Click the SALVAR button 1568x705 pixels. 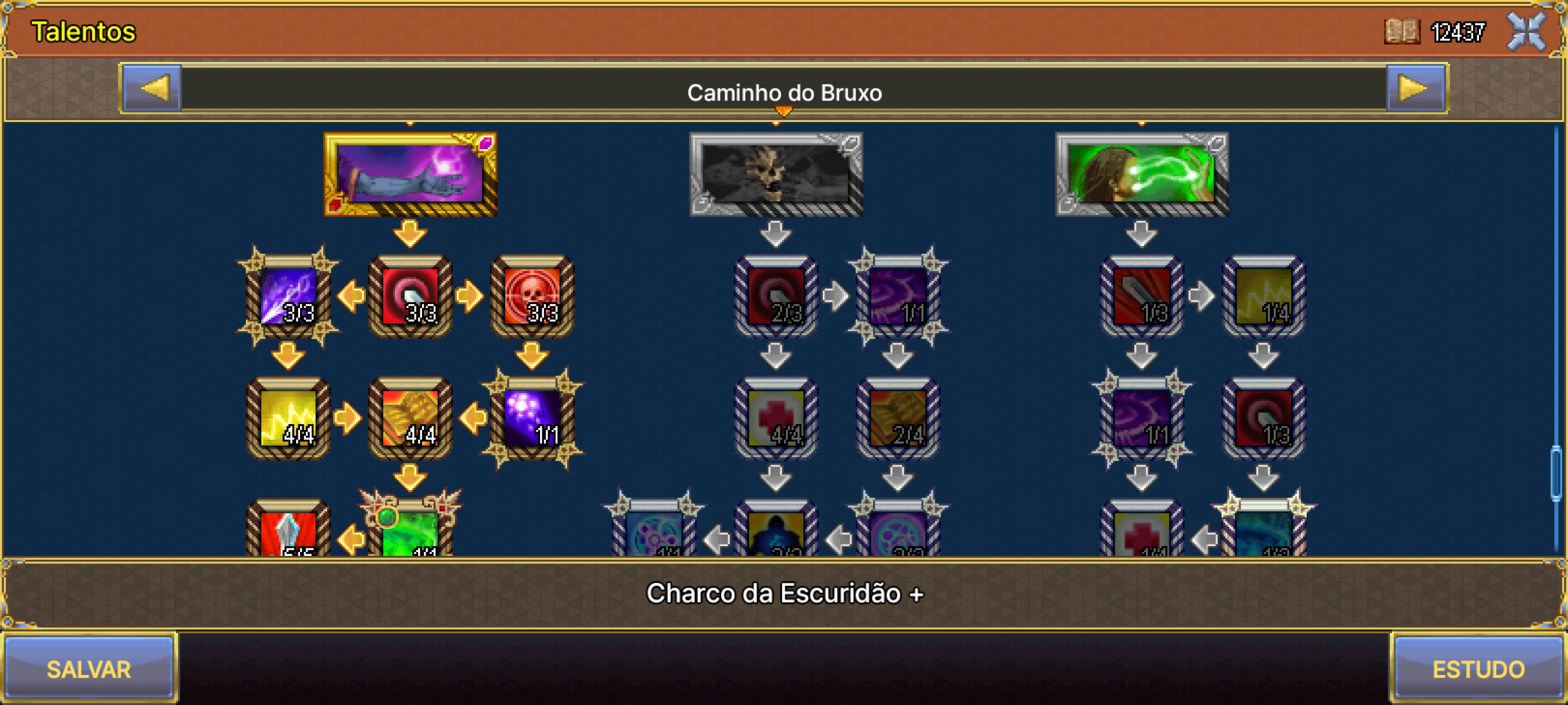[x=89, y=669]
